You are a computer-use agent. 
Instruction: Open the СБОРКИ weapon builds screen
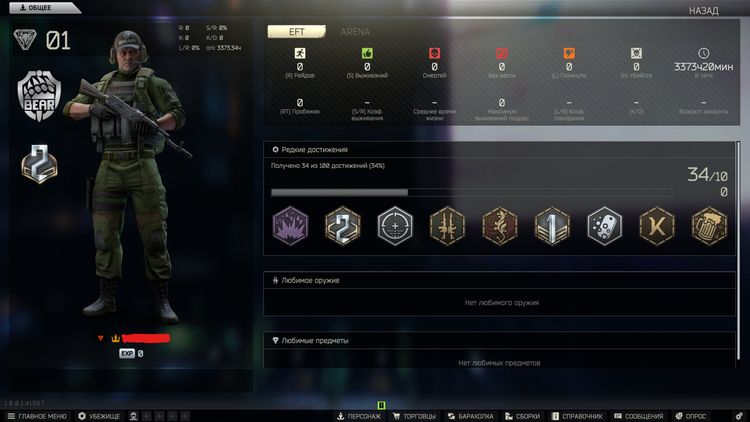pos(525,415)
